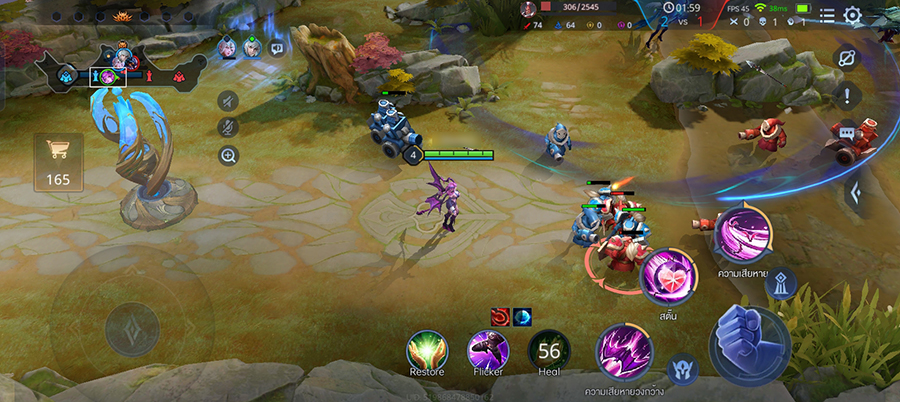
Task: Click the magnifier zoom button
Action: coord(228,155)
